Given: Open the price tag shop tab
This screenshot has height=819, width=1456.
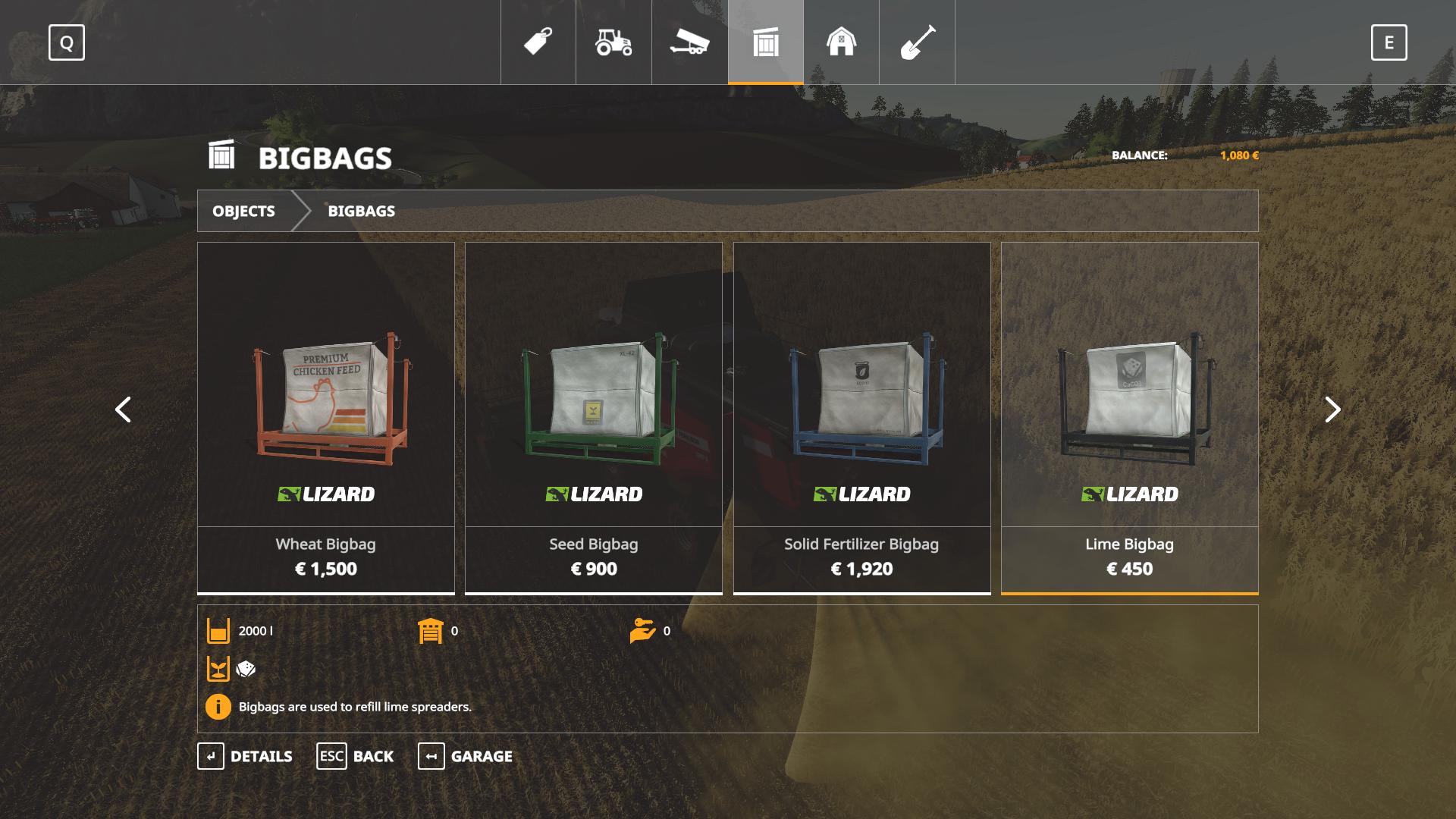Looking at the screenshot, I should [x=538, y=42].
